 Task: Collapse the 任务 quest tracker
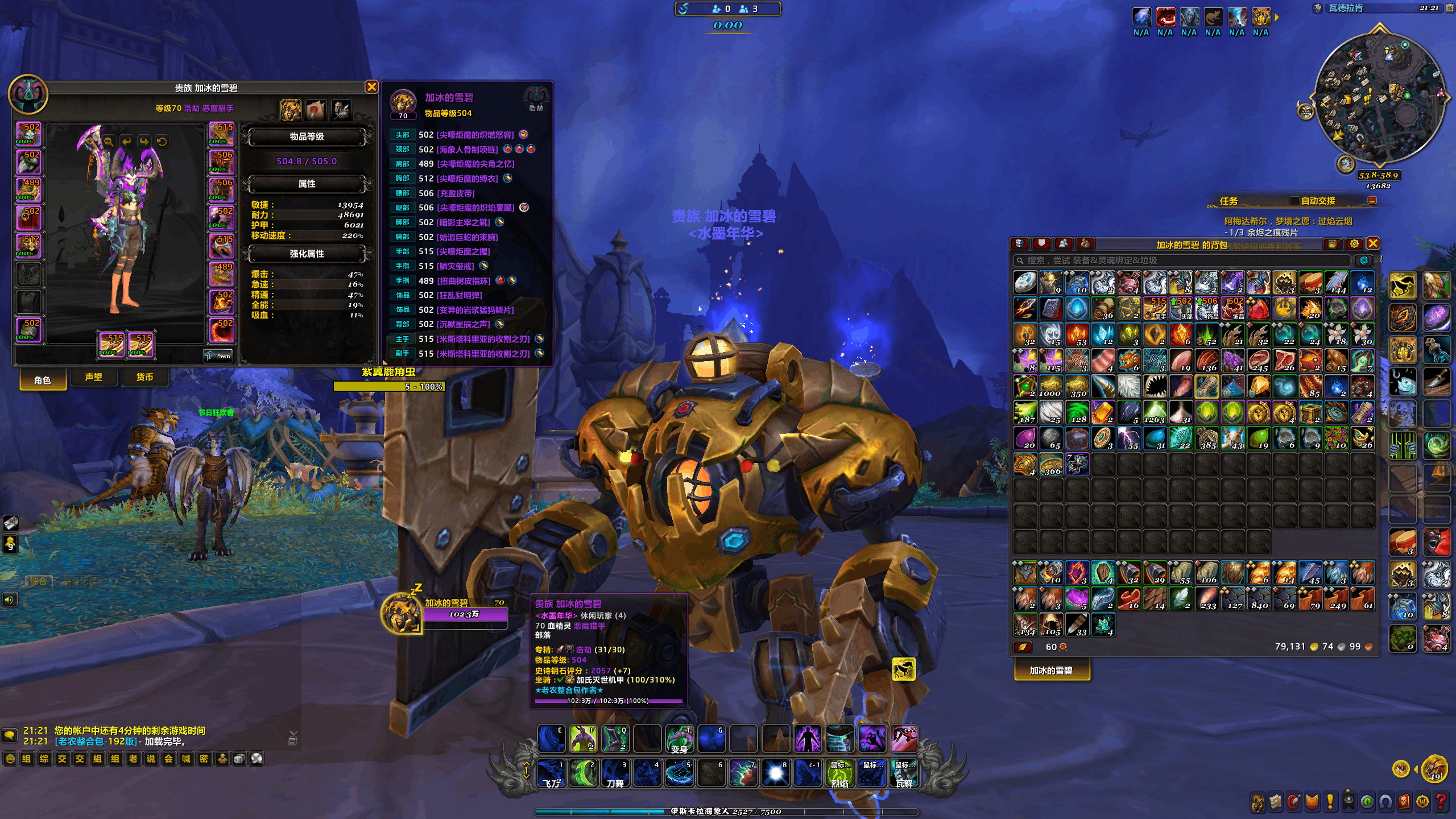(1372, 201)
